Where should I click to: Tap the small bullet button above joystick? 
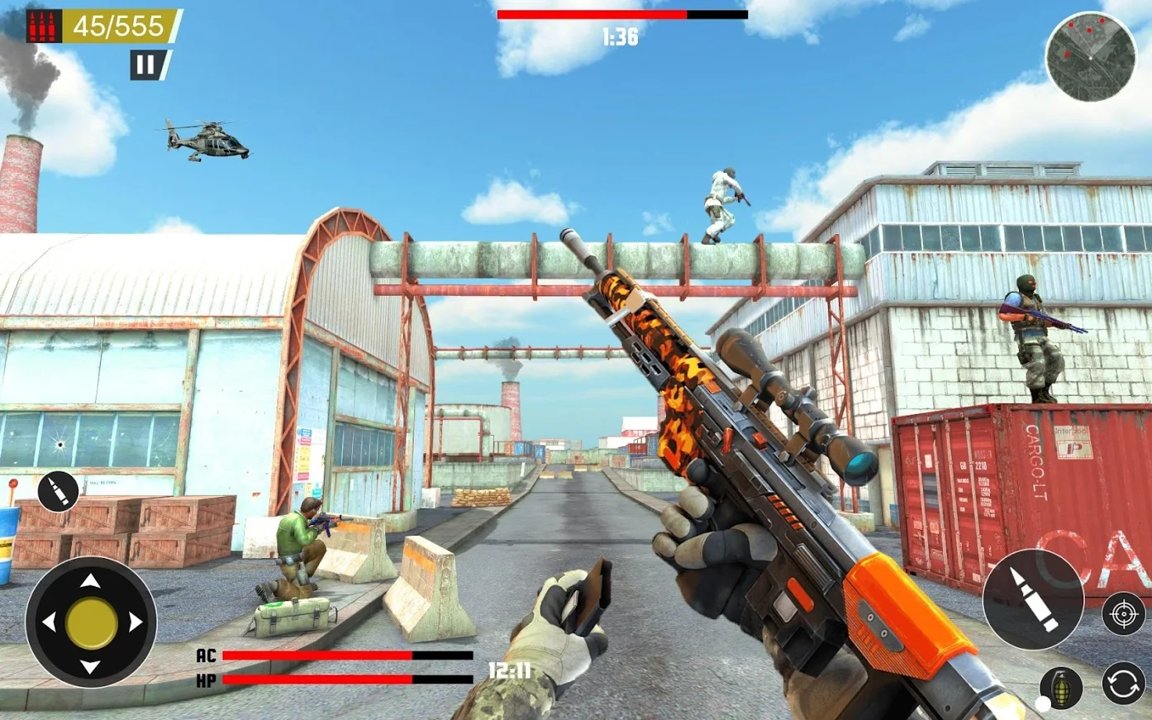point(58,491)
